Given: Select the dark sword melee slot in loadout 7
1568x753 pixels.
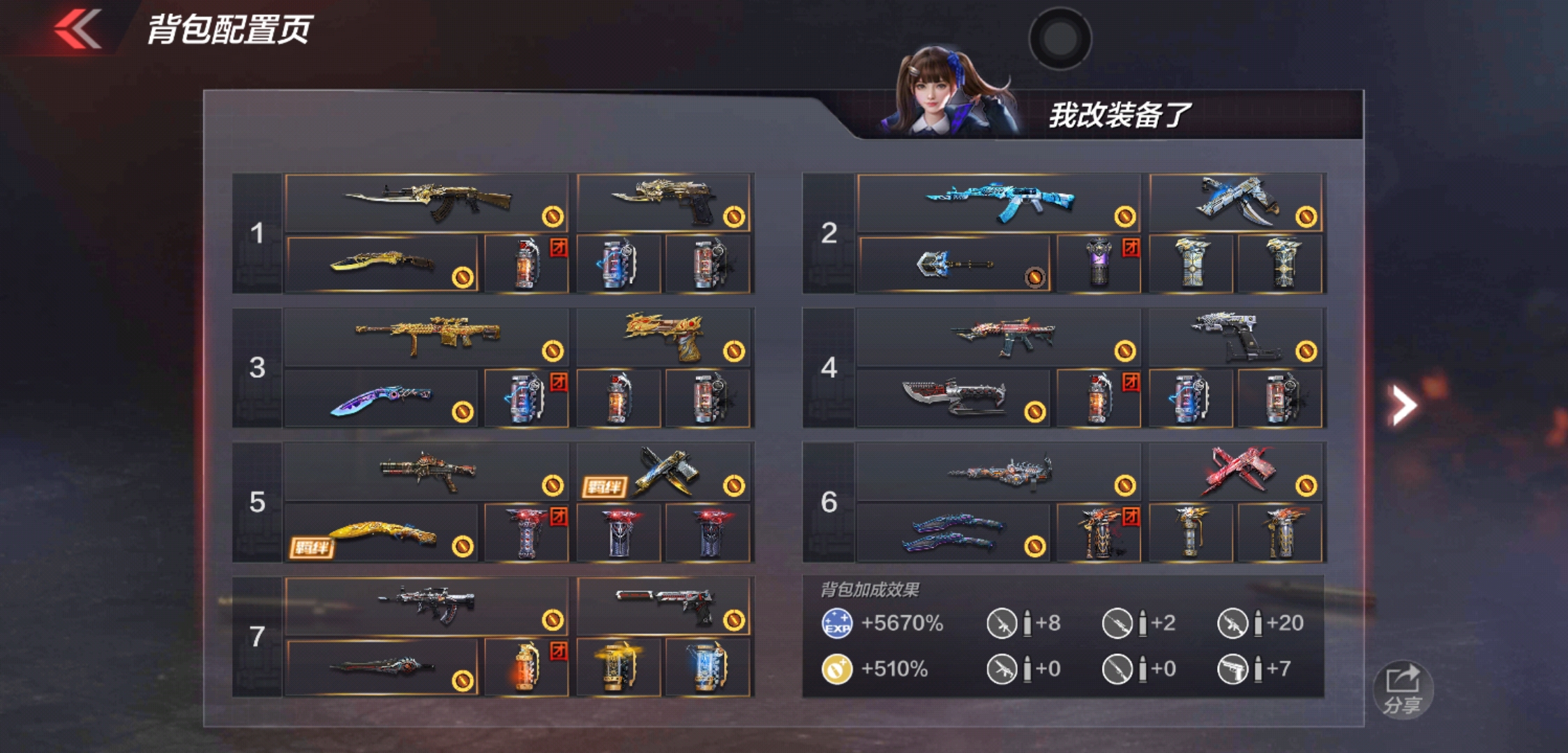Looking at the screenshot, I should [x=382, y=668].
